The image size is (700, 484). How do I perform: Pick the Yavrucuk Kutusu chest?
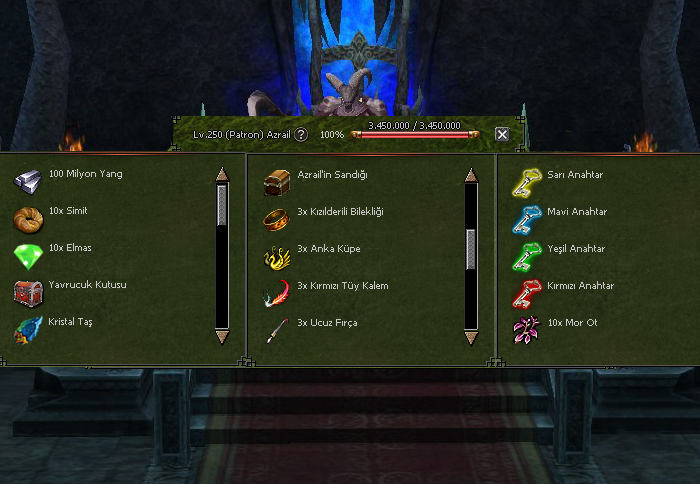coord(28,293)
